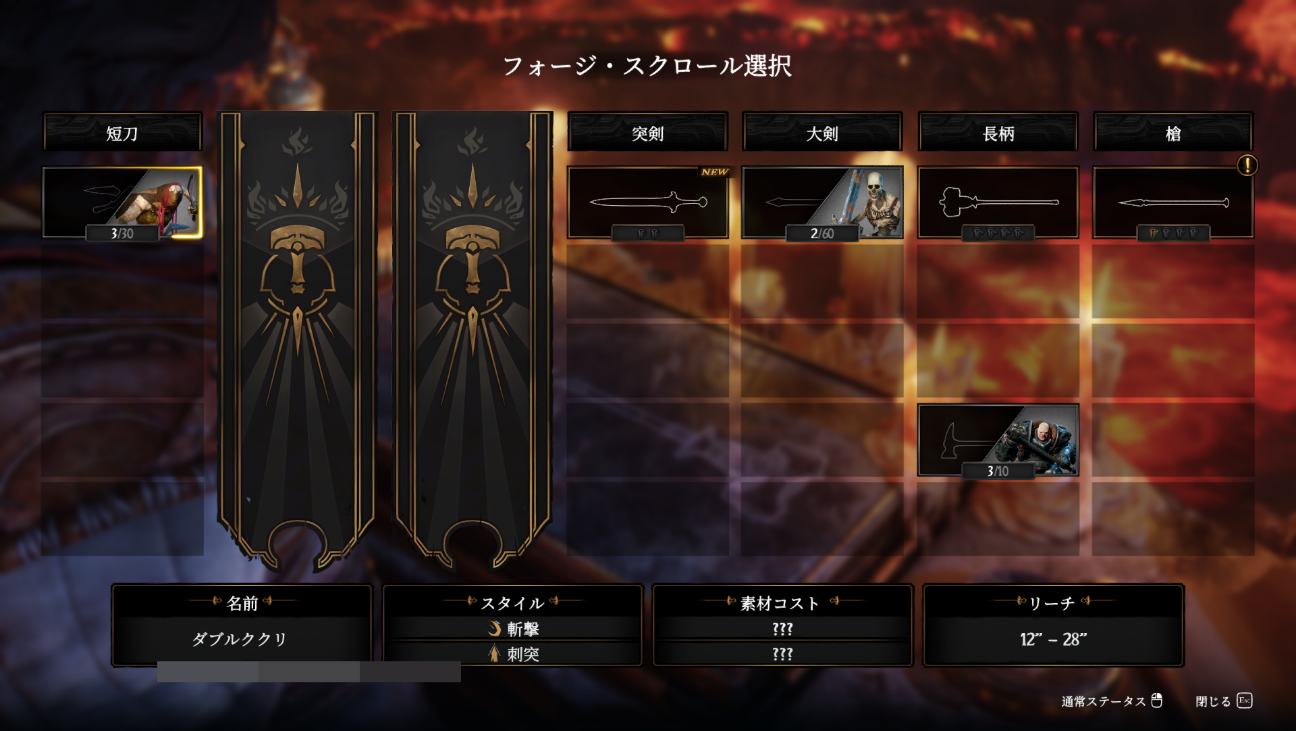The image size is (1296, 731).
Task: Select the 長柄 mace scroll slot
Action: click(x=998, y=203)
